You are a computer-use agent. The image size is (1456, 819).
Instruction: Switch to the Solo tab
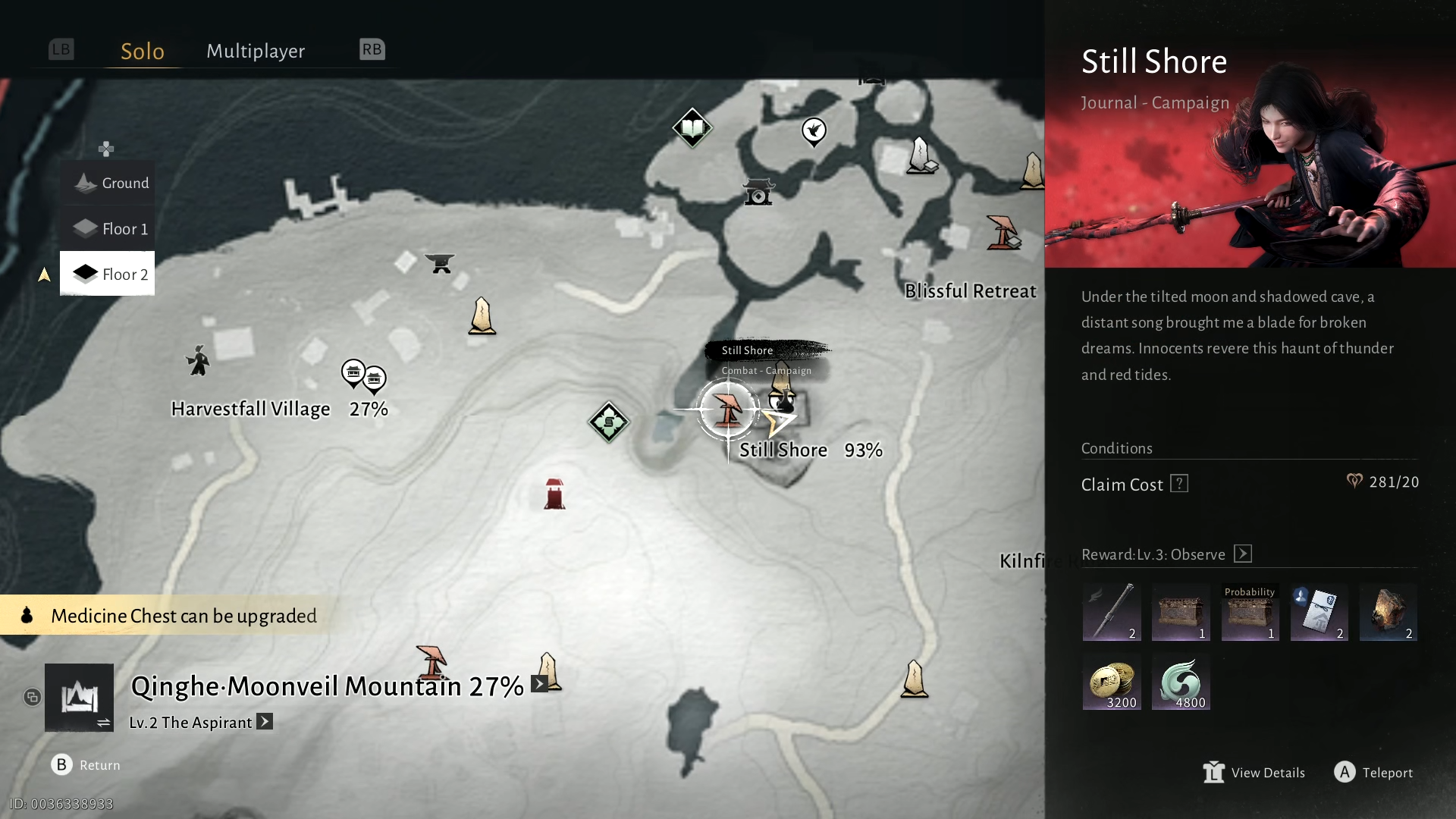tap(143, 51)
